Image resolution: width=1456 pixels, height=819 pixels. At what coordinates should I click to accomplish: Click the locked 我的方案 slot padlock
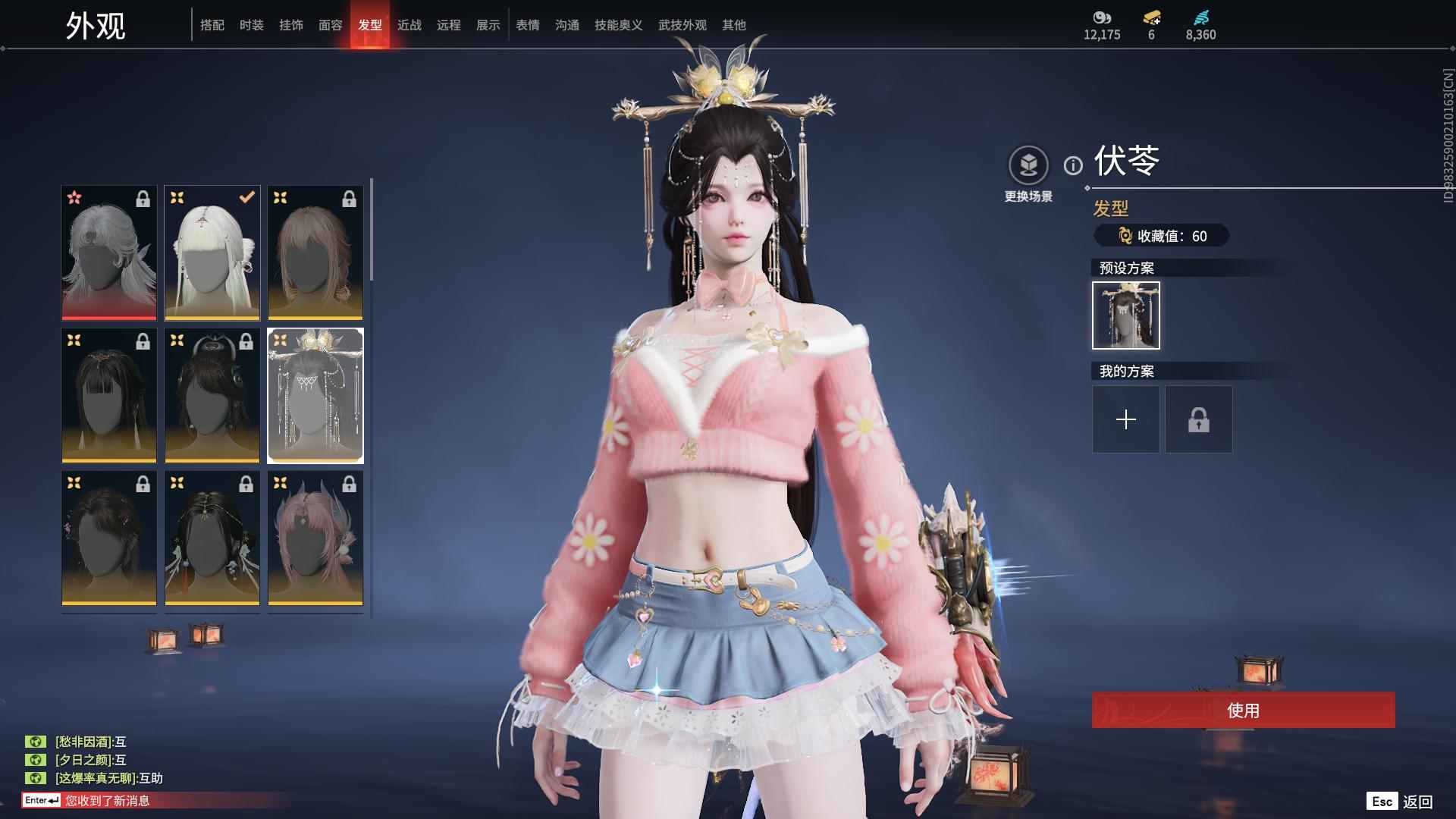(1198, 419)
